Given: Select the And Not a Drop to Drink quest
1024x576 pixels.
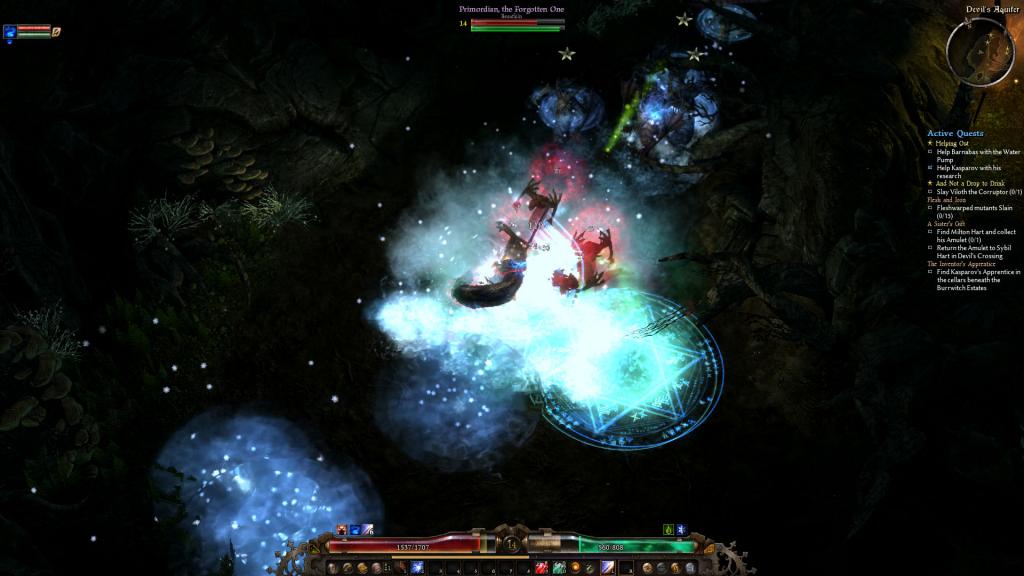Looking at the screenshot, I should click(x=963, y=184).
